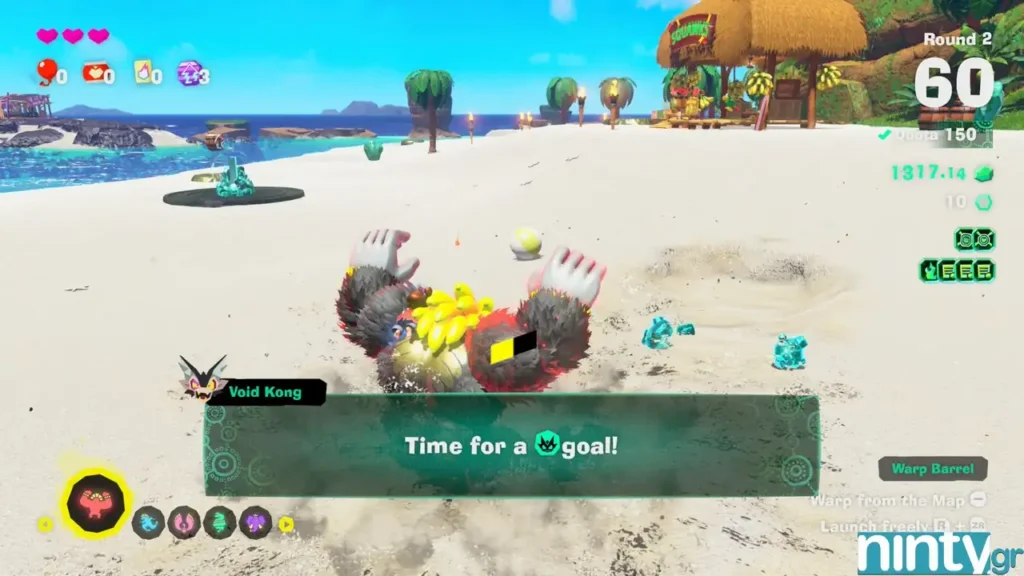Select the Warp Barrel label
This screenshot has width=1024, height=576.
tap(933, 469)
